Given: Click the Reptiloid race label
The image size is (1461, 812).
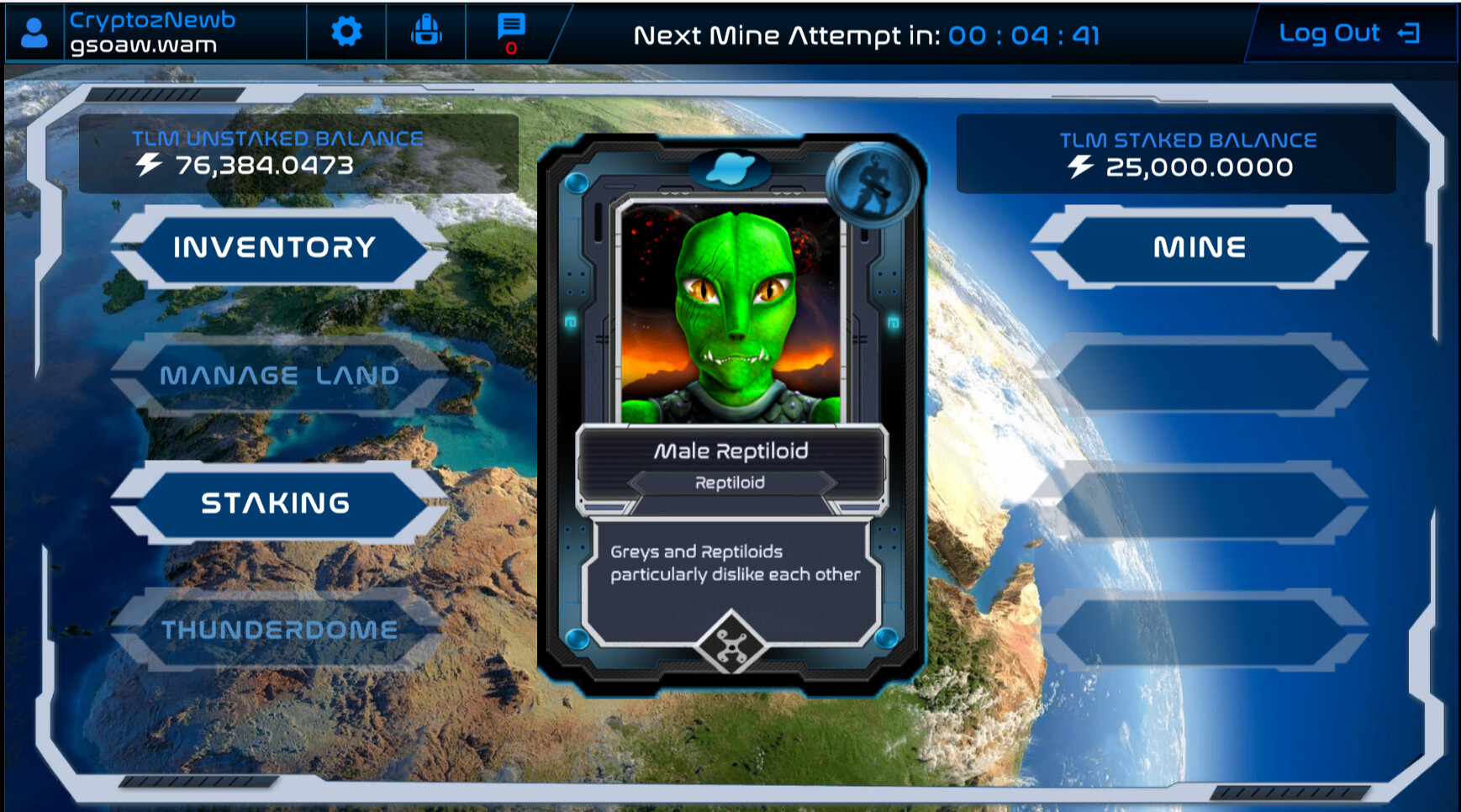Looking at the screenshot, I should point(728,482).
